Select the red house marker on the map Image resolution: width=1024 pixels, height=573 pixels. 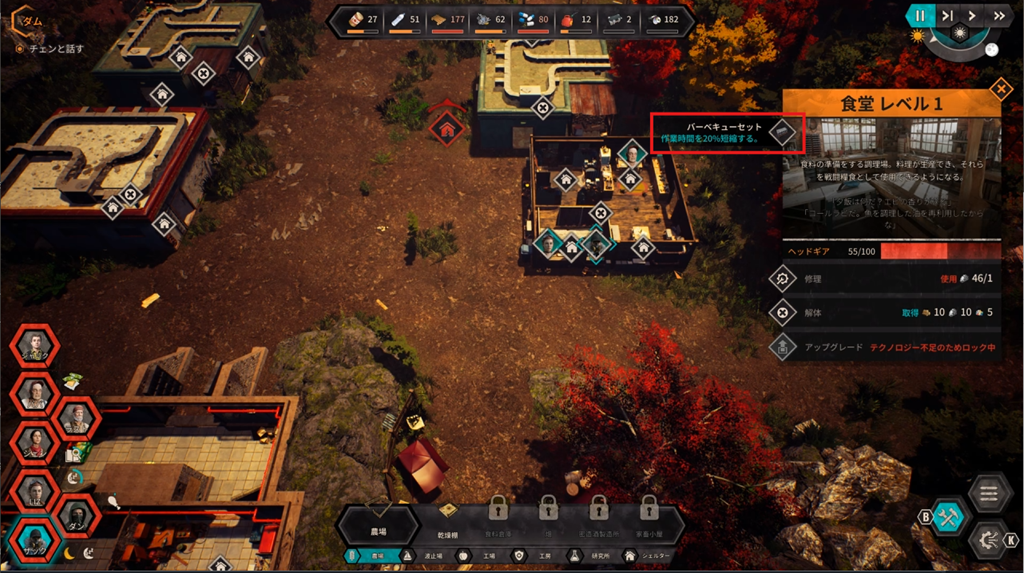[447, 126]
